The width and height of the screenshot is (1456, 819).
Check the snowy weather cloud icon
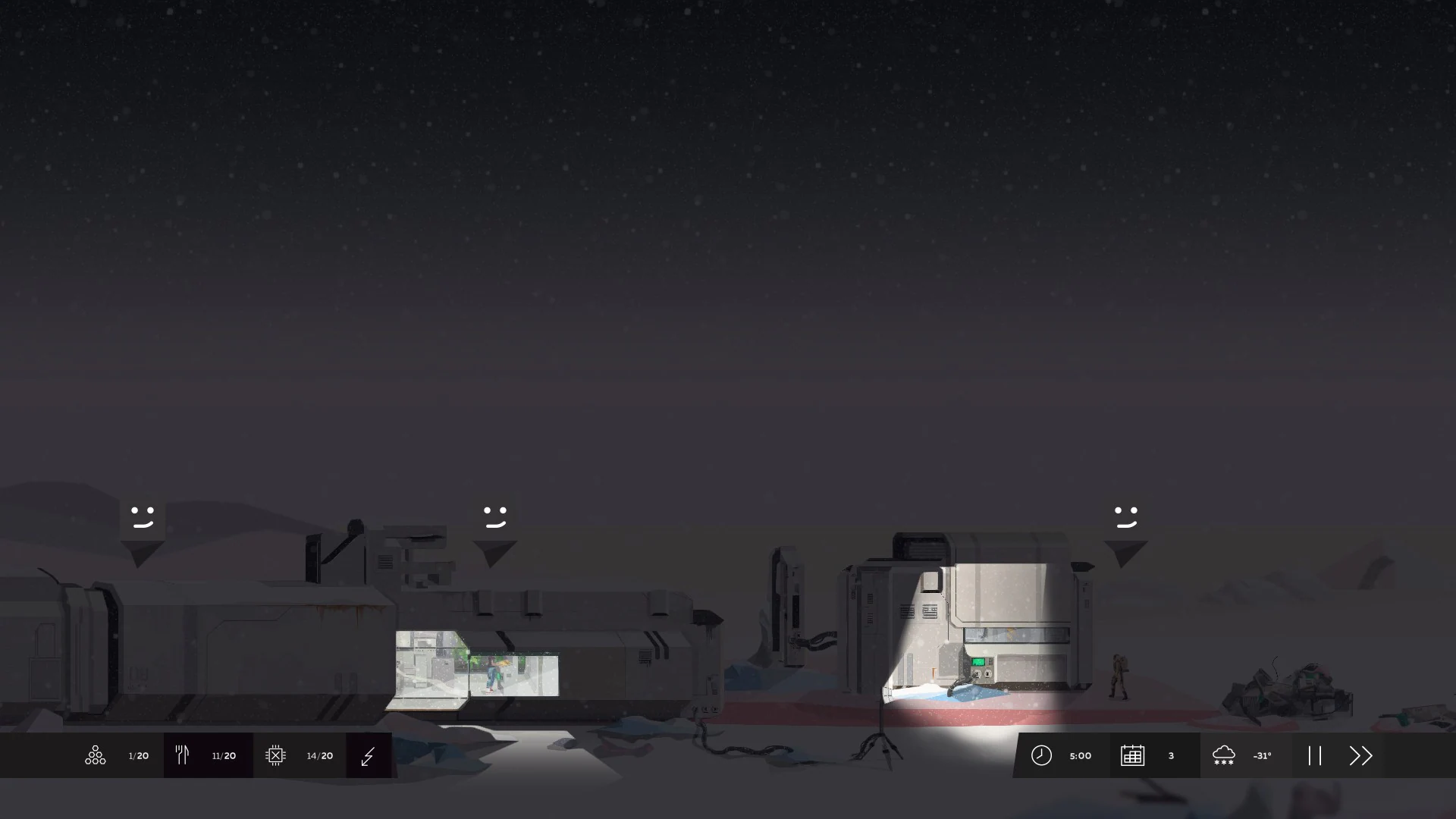pyautogui.click(x=1224, y=755)
